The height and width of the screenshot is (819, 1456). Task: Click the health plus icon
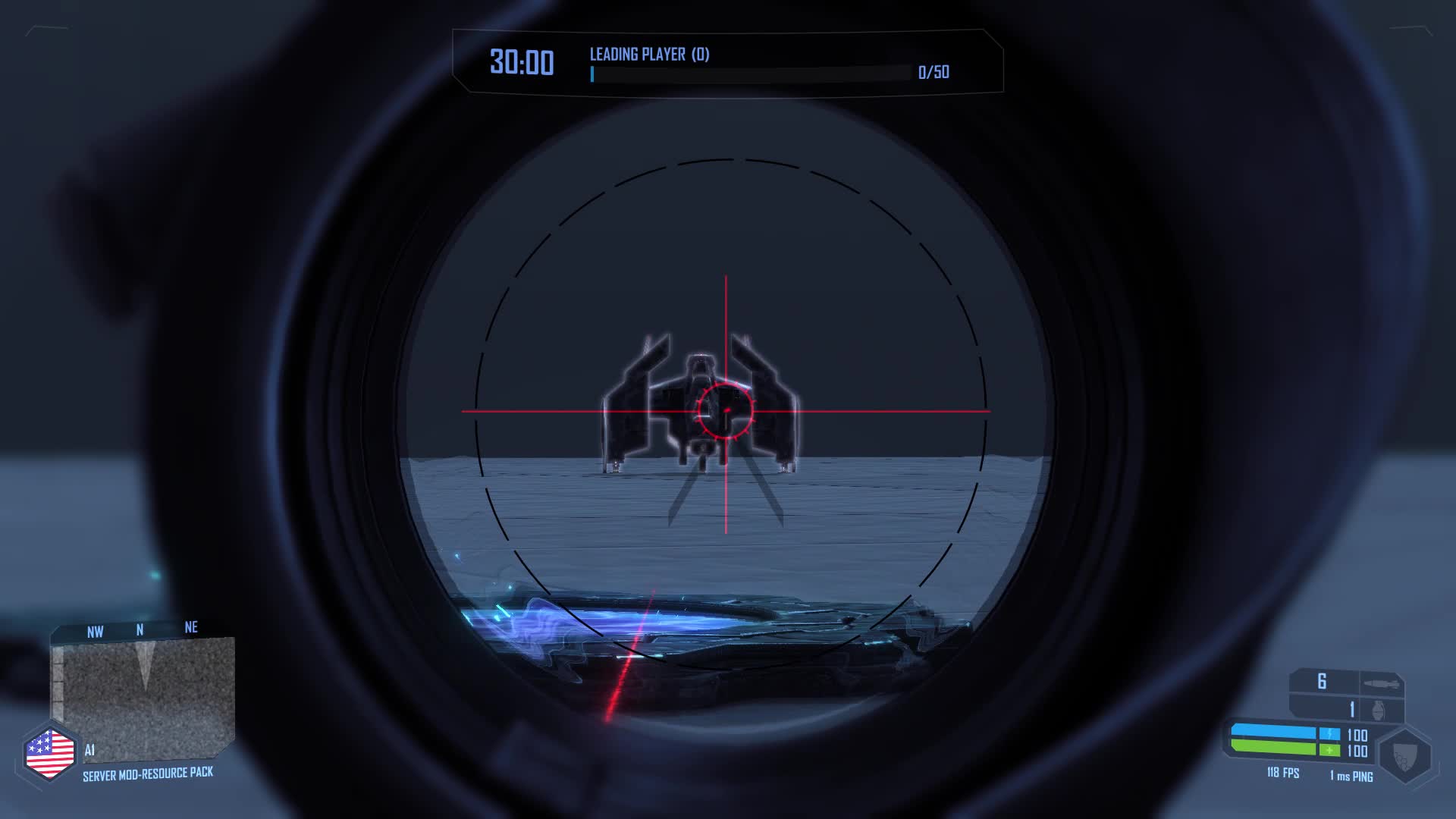point(1329,751)
